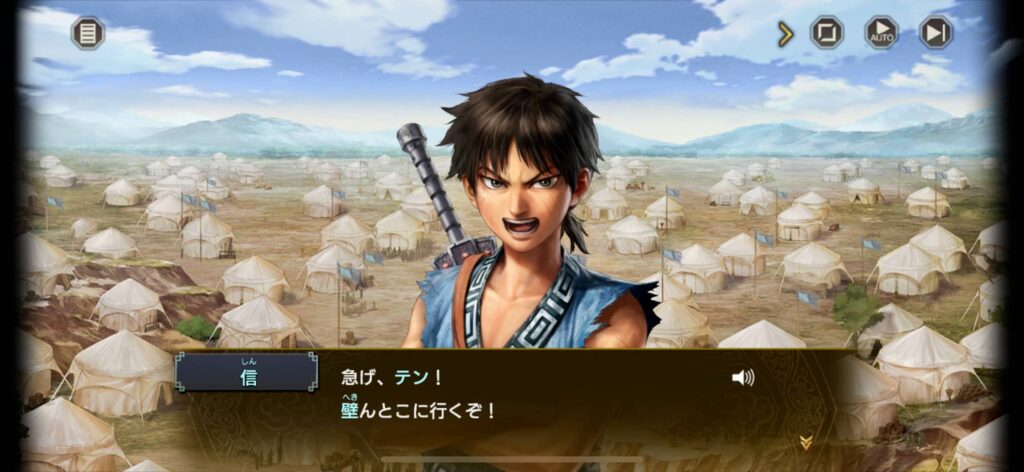Hide the dialogue window with the square icon
Screen dimensions: 1024x472
pos(827,33)
